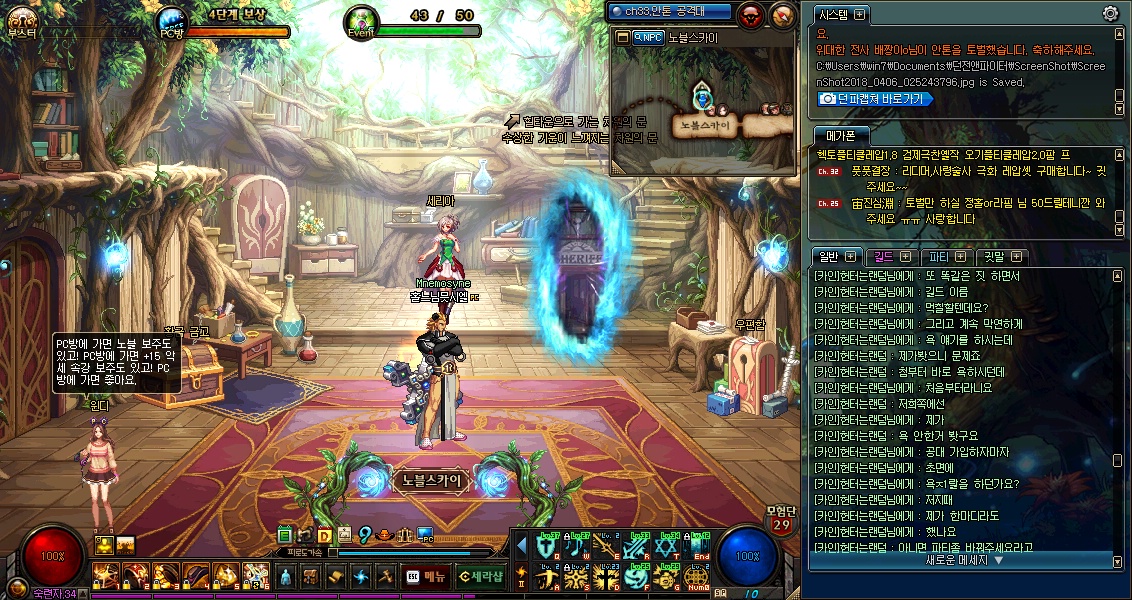Click 던파캡쳐 바로가기 screenshot link
Viewport: 1132px width, 600px height.
pyautogui.click(x=870, y=98)
